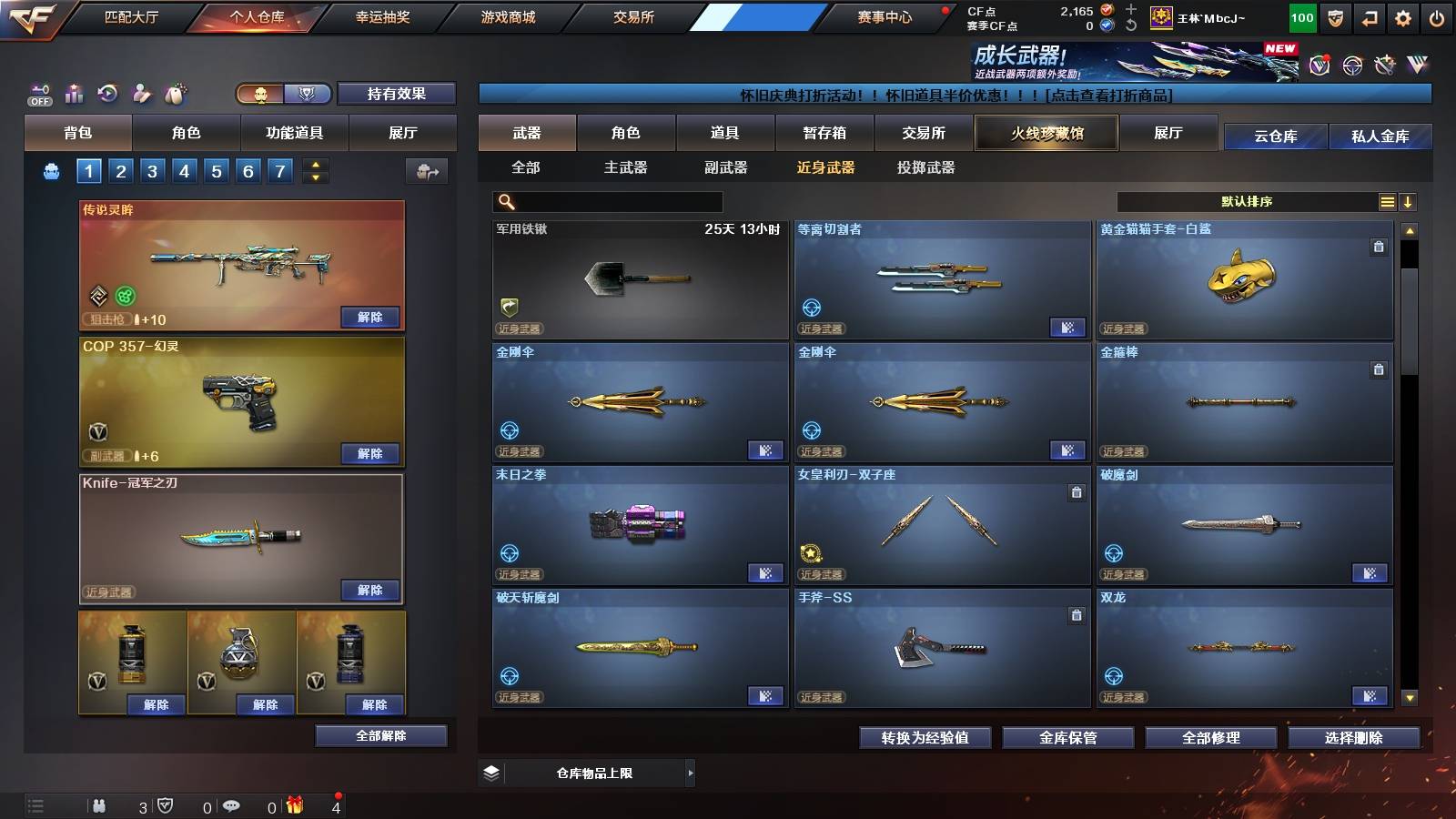
Task: Click the channel return arrow icon
Action: (x=1367, y=16)
